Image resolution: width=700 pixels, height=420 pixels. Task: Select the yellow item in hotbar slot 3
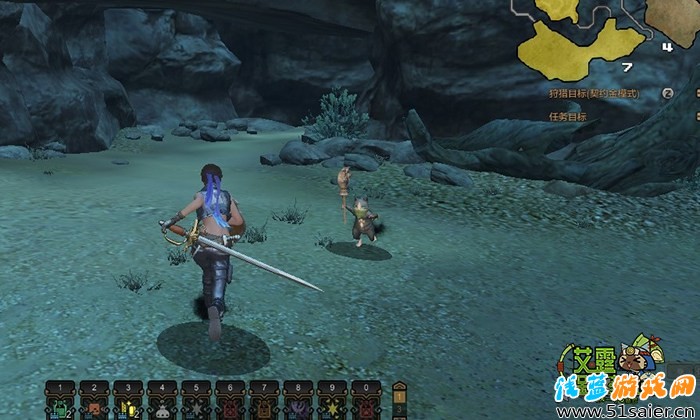coord(128,407)
